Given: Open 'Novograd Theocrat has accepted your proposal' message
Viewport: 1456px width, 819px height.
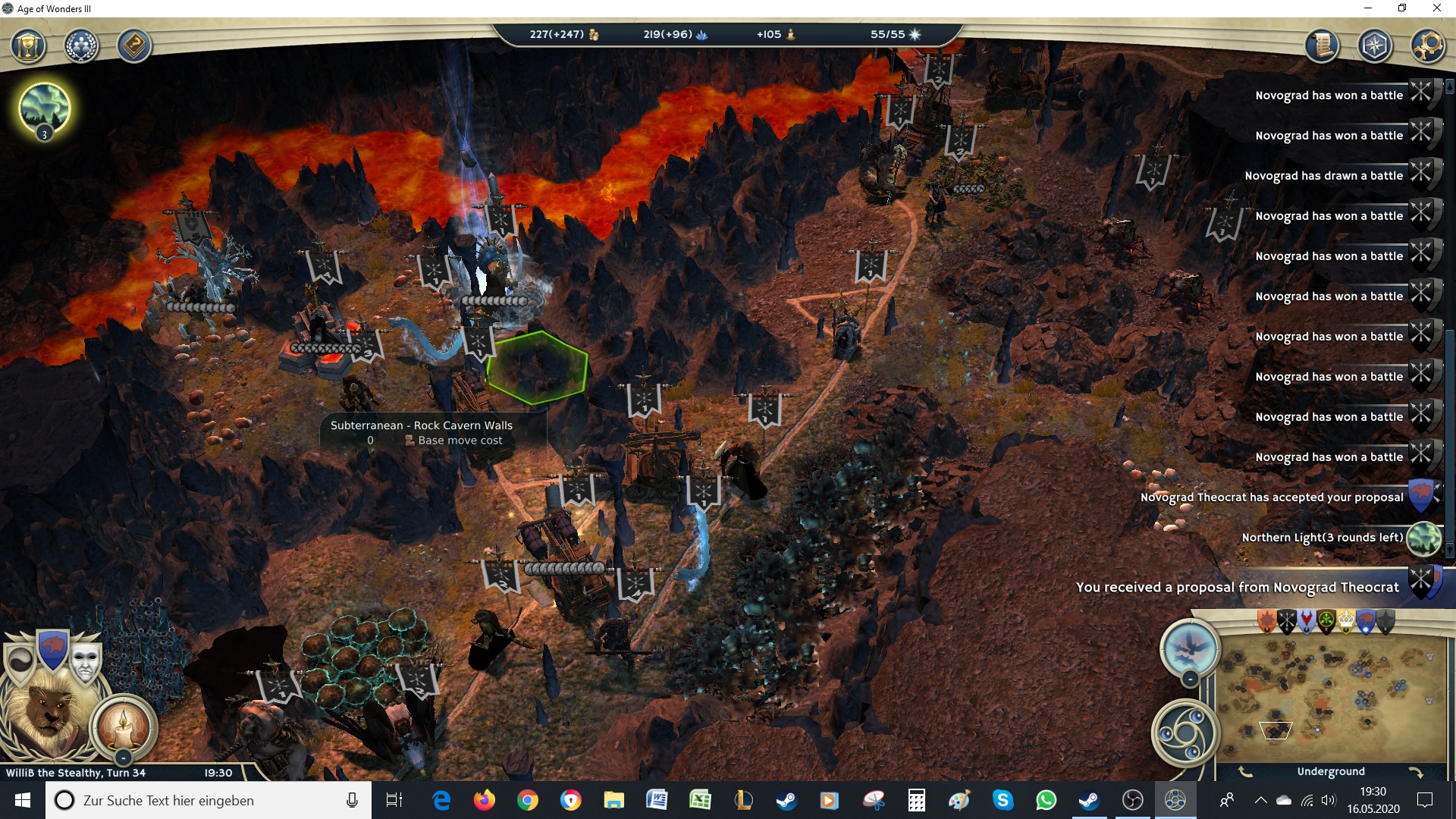Looking at the screenshot, I should [x=1272, y=497].
